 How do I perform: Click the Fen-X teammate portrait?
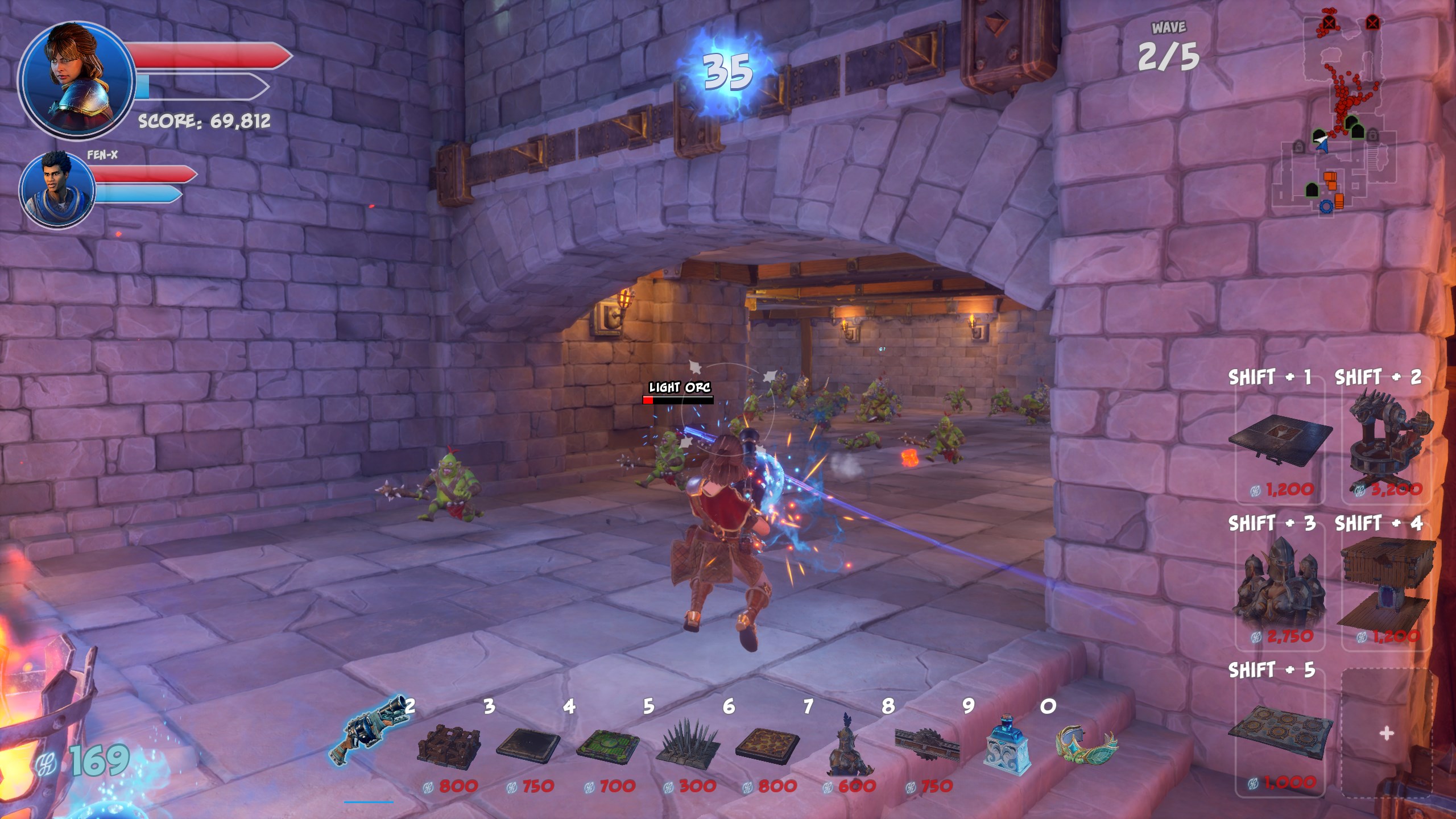(57, 189)
